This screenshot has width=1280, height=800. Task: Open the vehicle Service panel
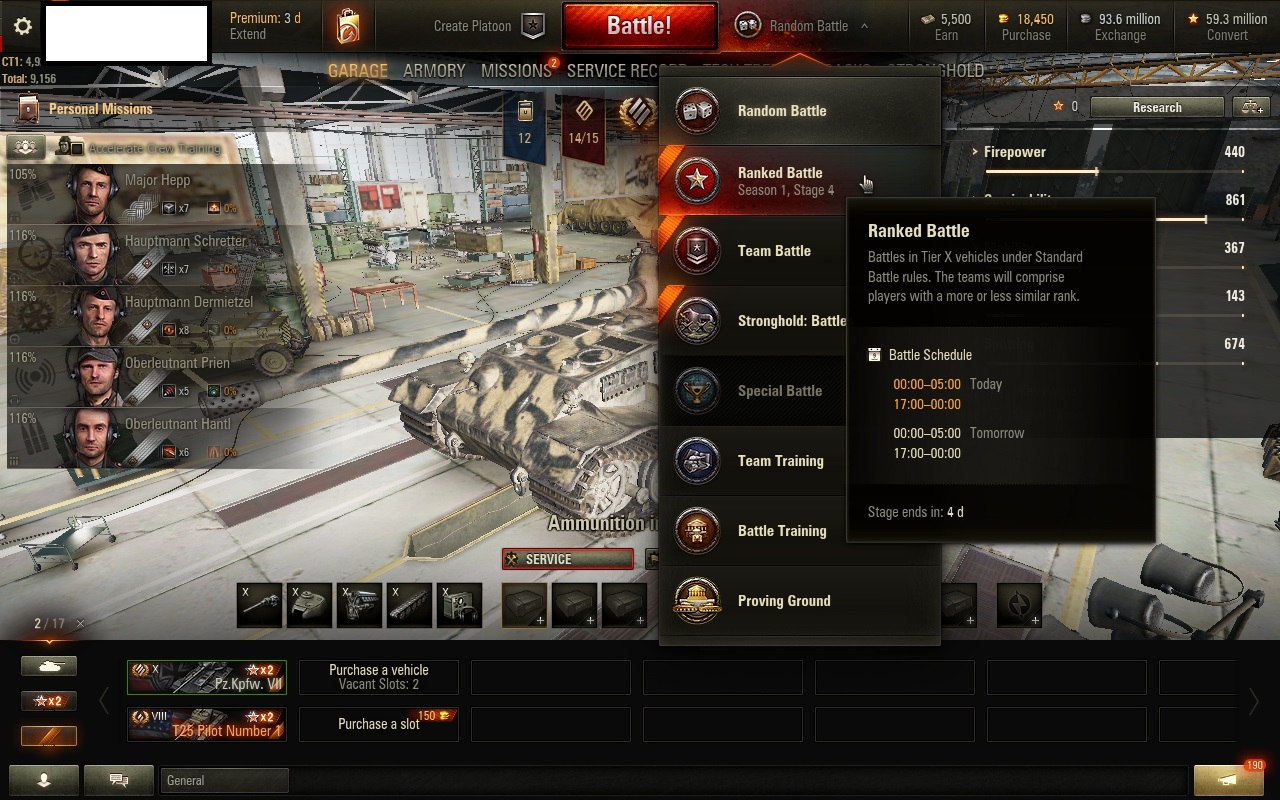coord(568,559)
